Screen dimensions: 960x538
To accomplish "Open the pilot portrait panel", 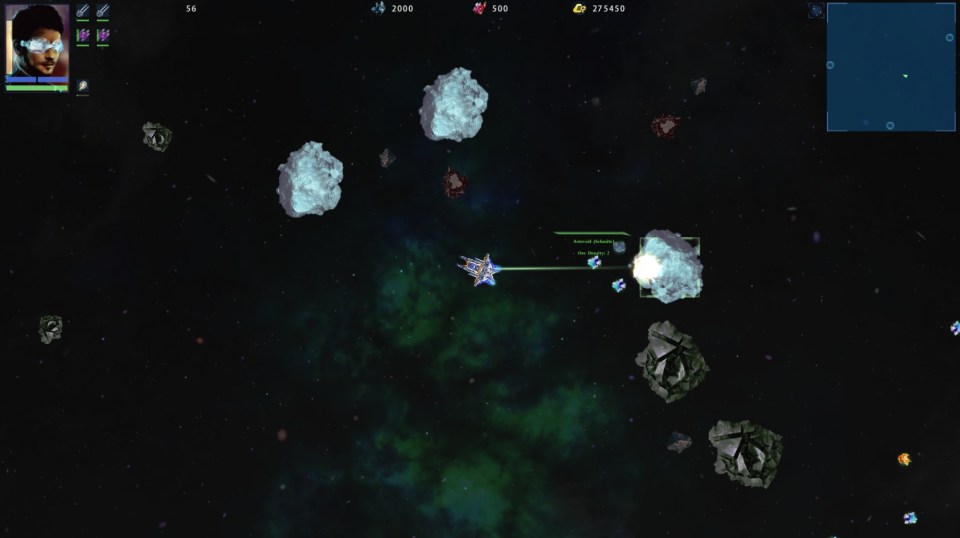I will pos(37,40).
